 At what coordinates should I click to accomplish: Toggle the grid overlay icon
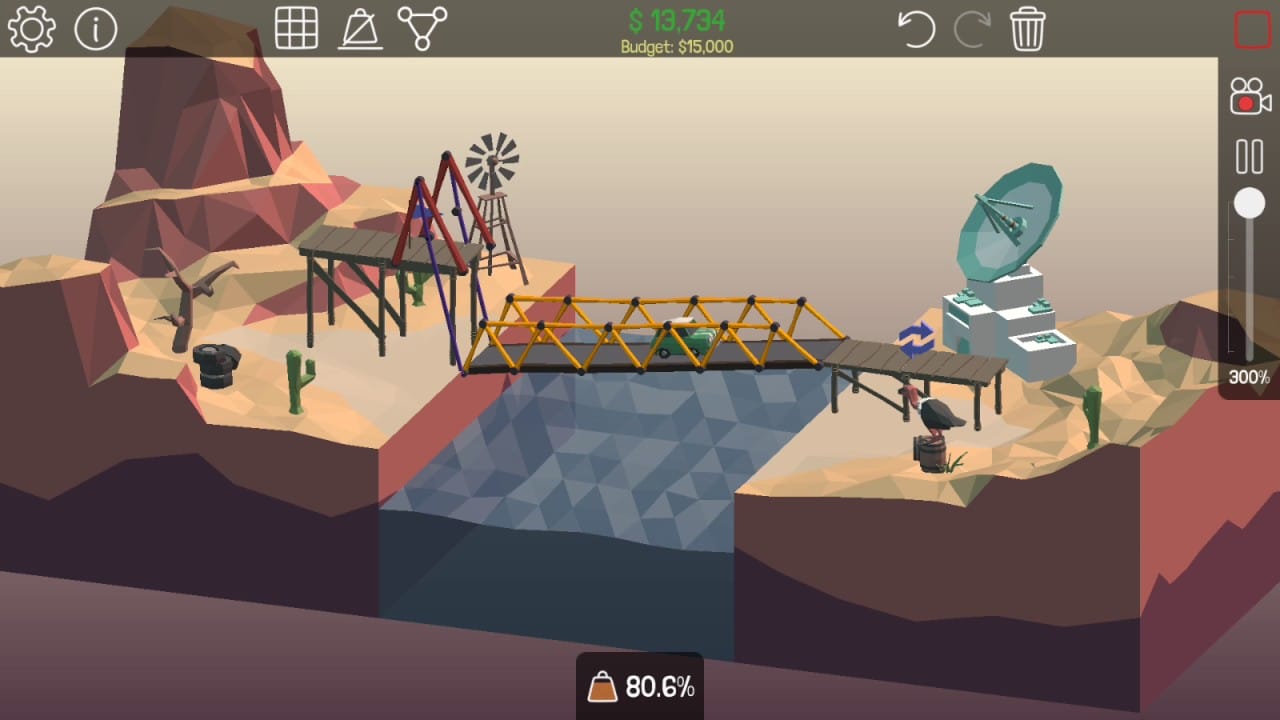(296, 28)
